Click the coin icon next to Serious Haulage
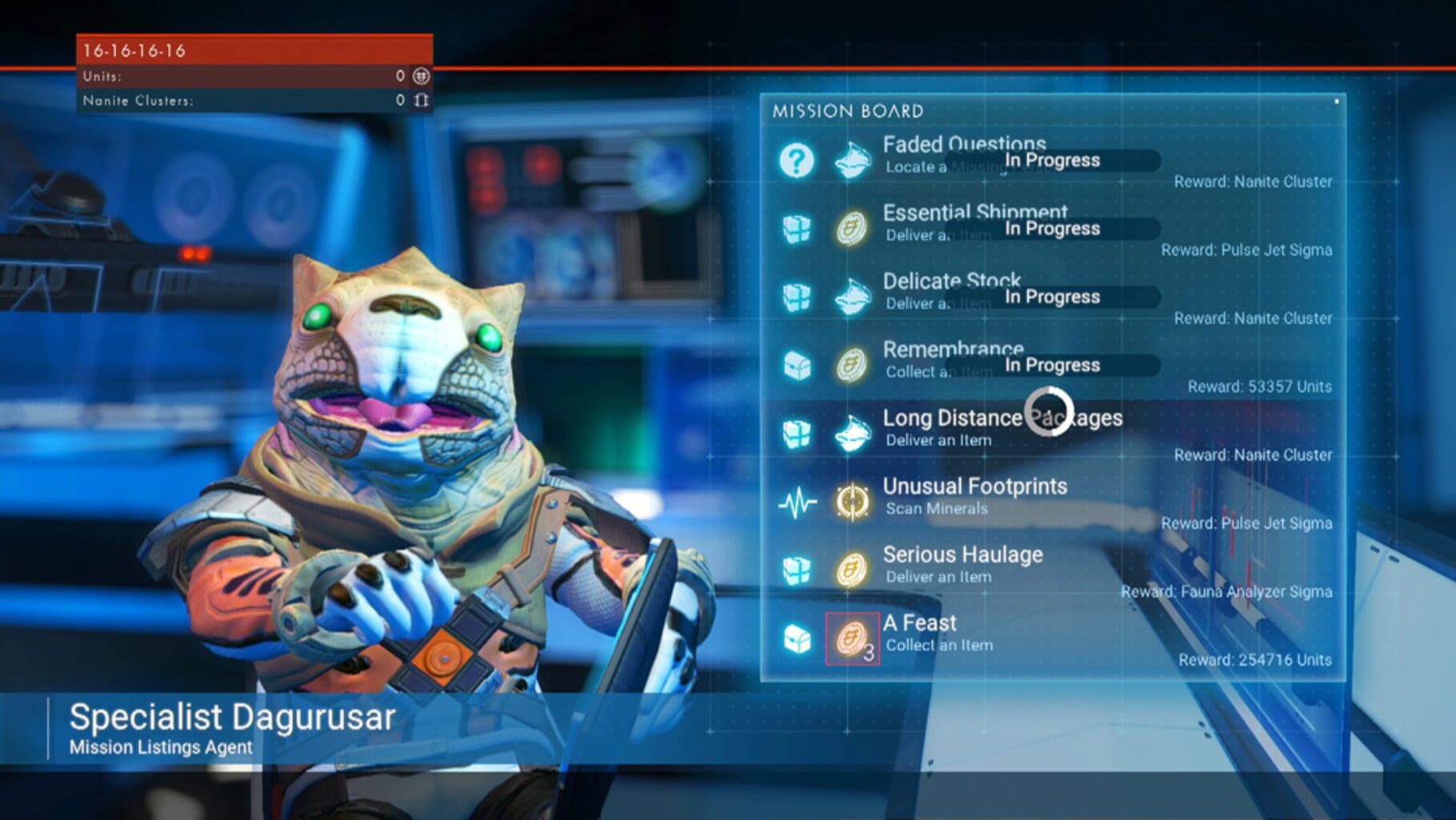This screenshot has width=1456, height=820. tap(852, 567)
